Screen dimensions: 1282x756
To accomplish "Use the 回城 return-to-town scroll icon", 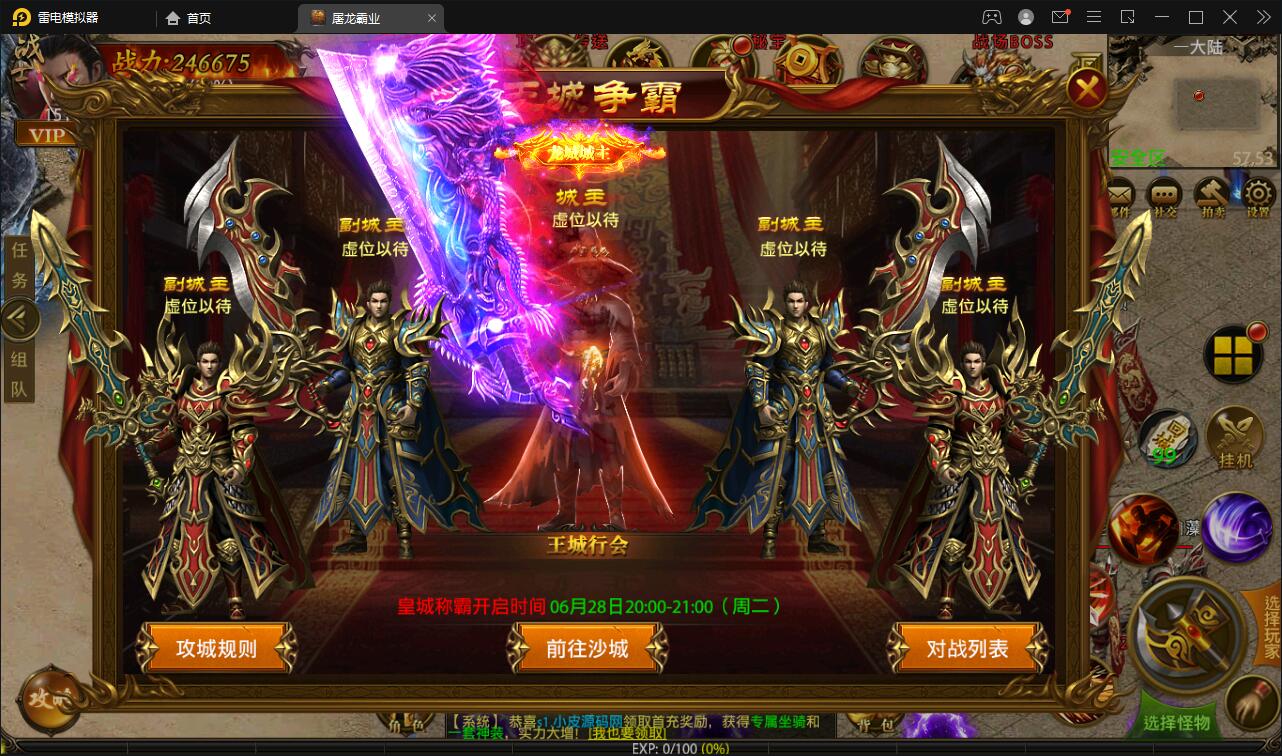I will (1167, 438).
